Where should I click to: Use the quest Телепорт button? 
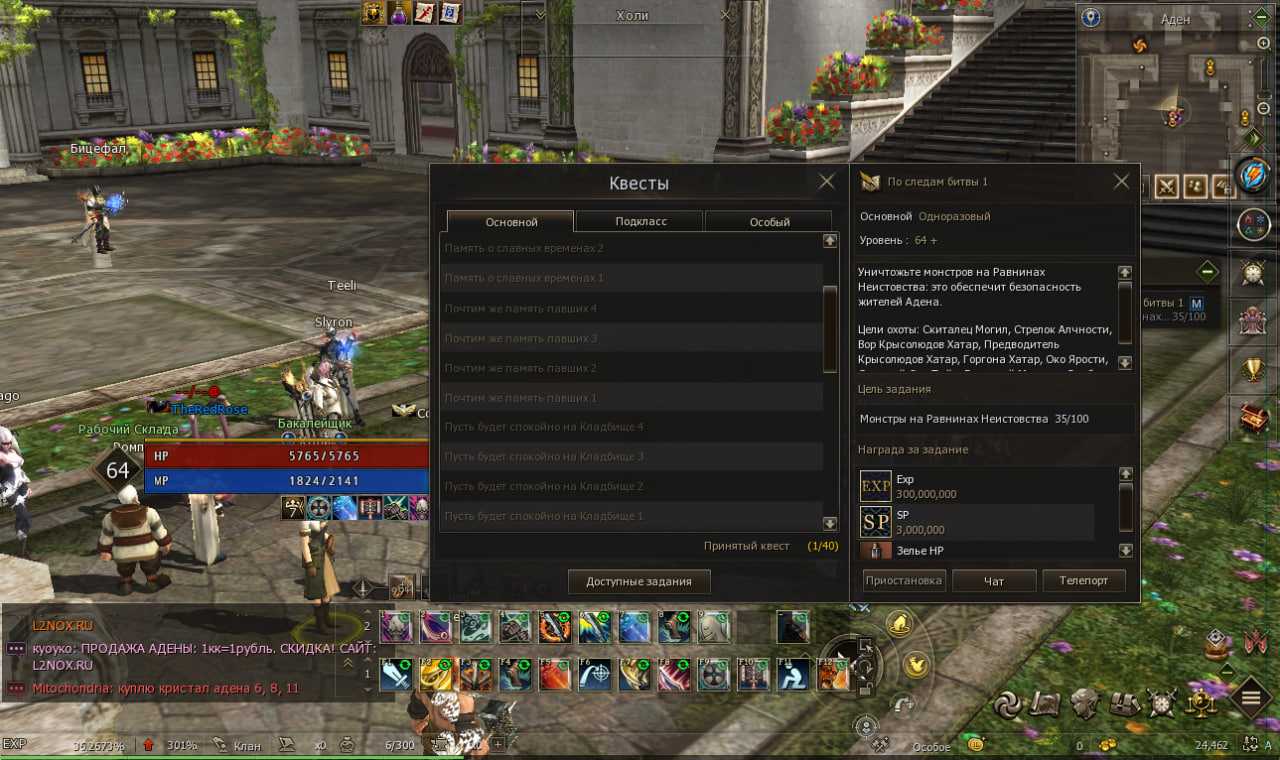point(1084,580)
